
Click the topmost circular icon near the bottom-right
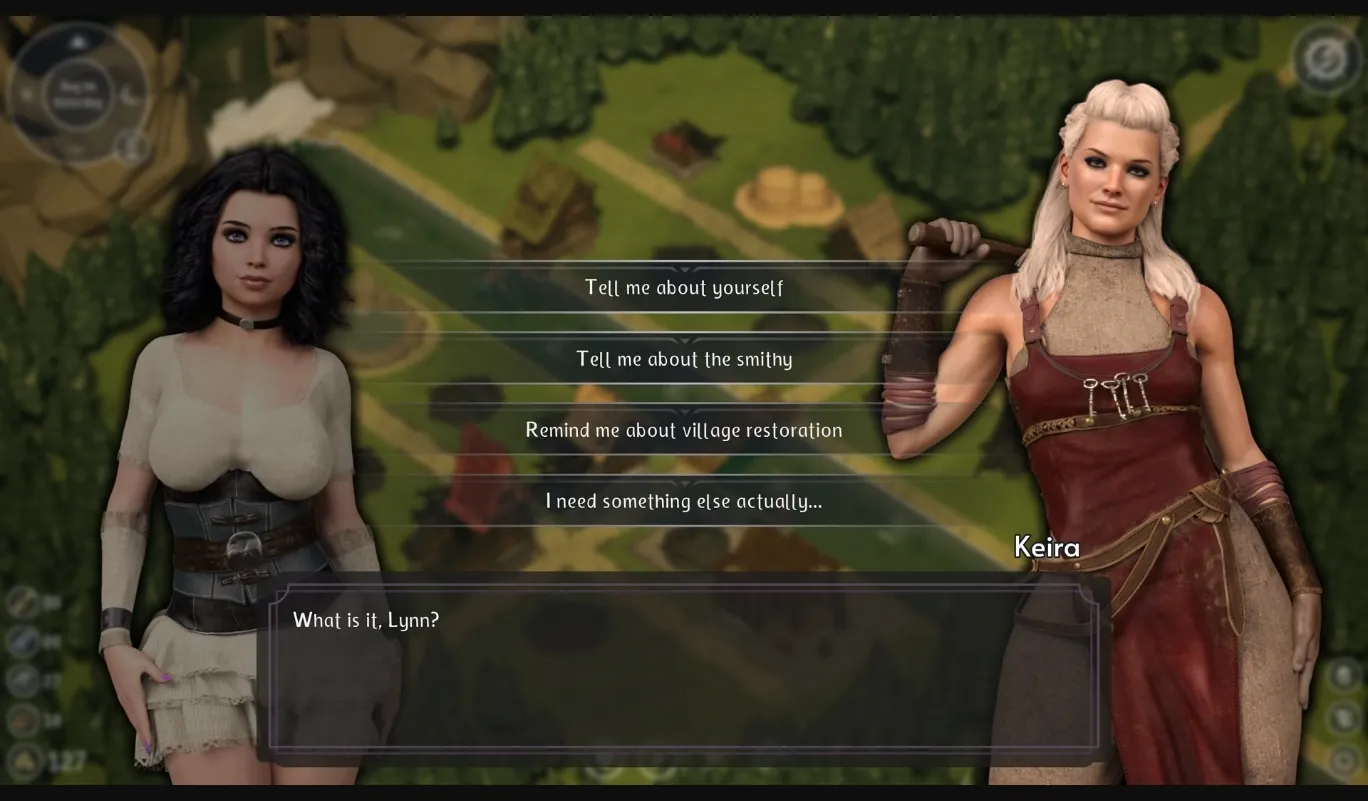tap(1344, 675)
